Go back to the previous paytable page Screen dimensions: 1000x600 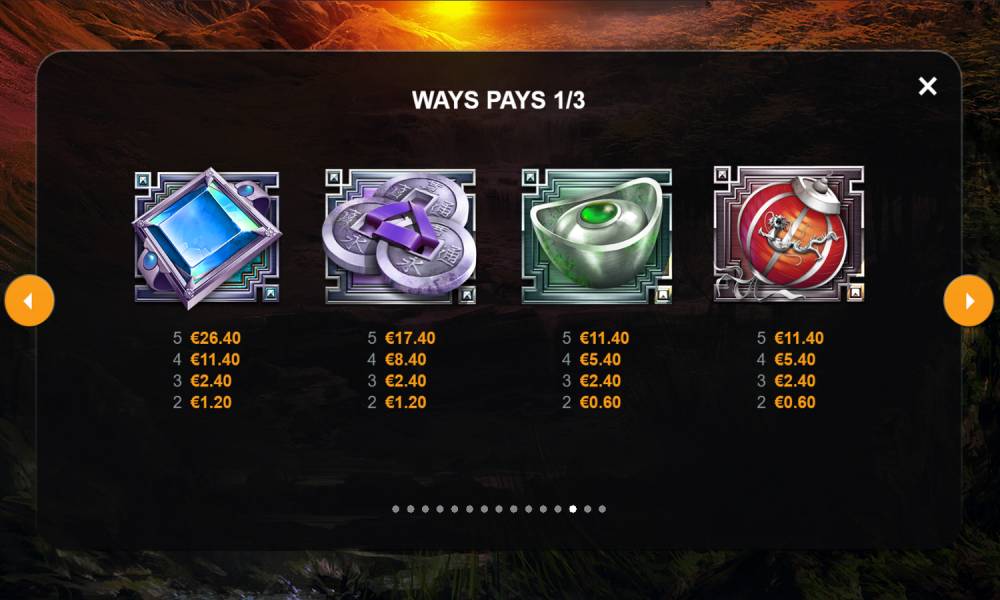pos(29,301)
